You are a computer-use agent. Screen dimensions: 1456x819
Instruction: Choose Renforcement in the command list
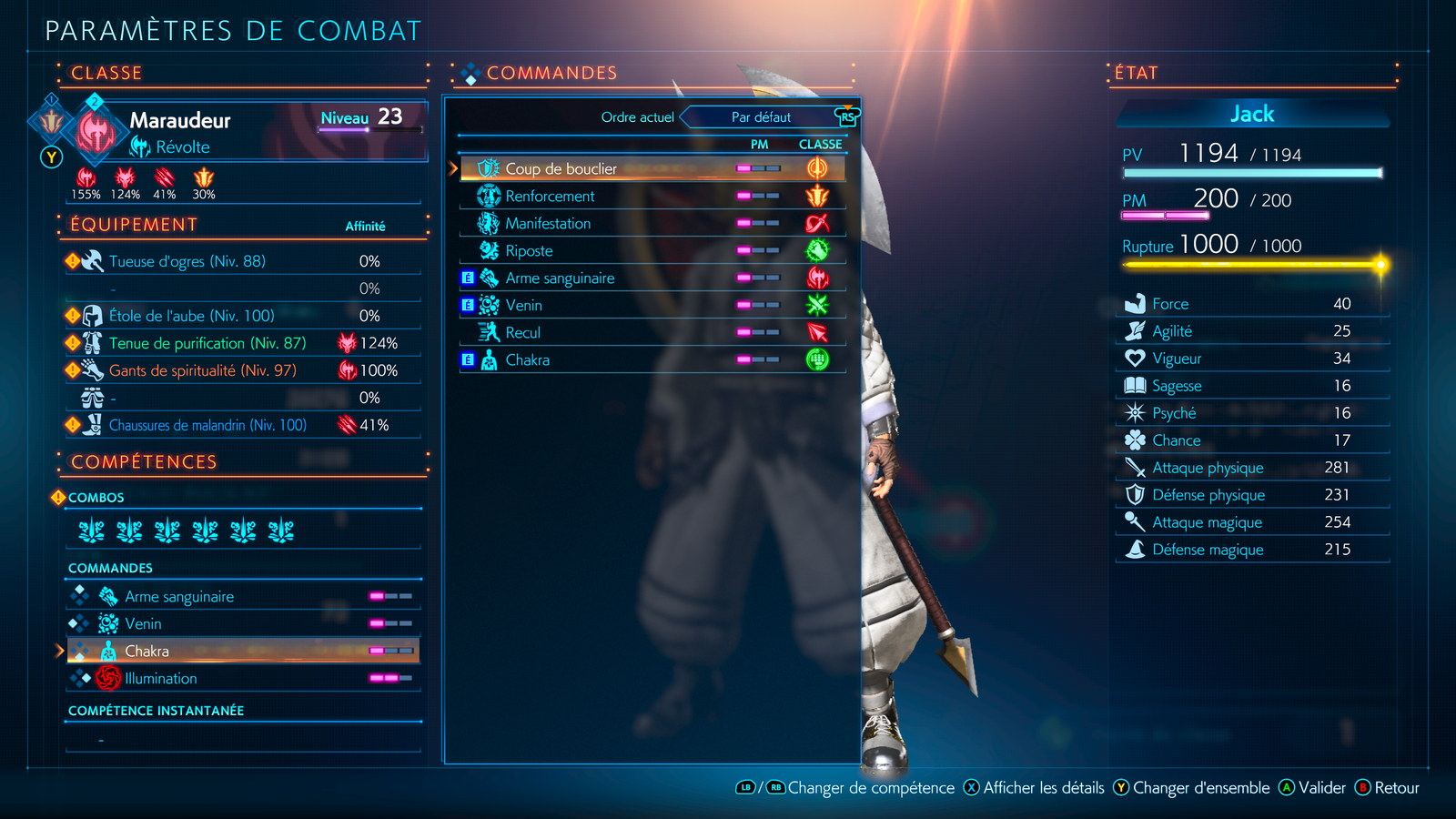[550, 196]
